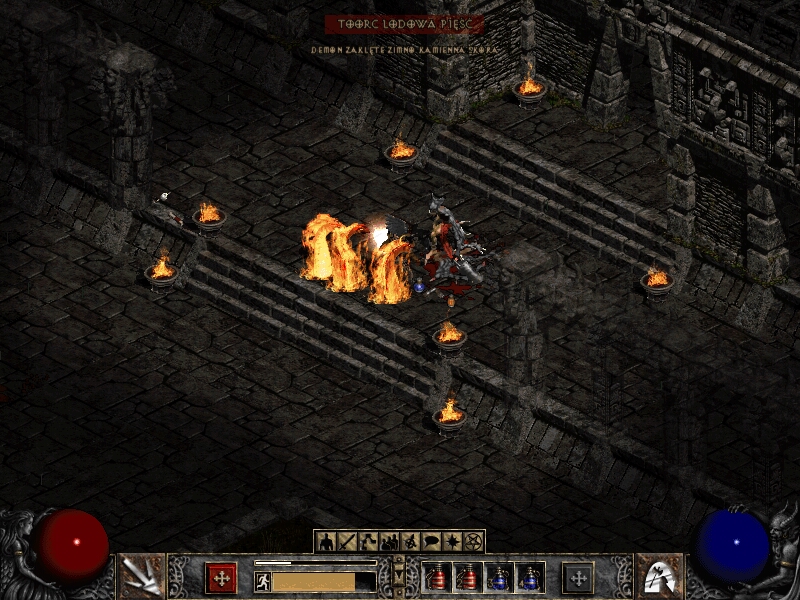This screenshot has height=600, width=800.
Task: Toggle the automap from the mini panel
Action: (410, 542)
